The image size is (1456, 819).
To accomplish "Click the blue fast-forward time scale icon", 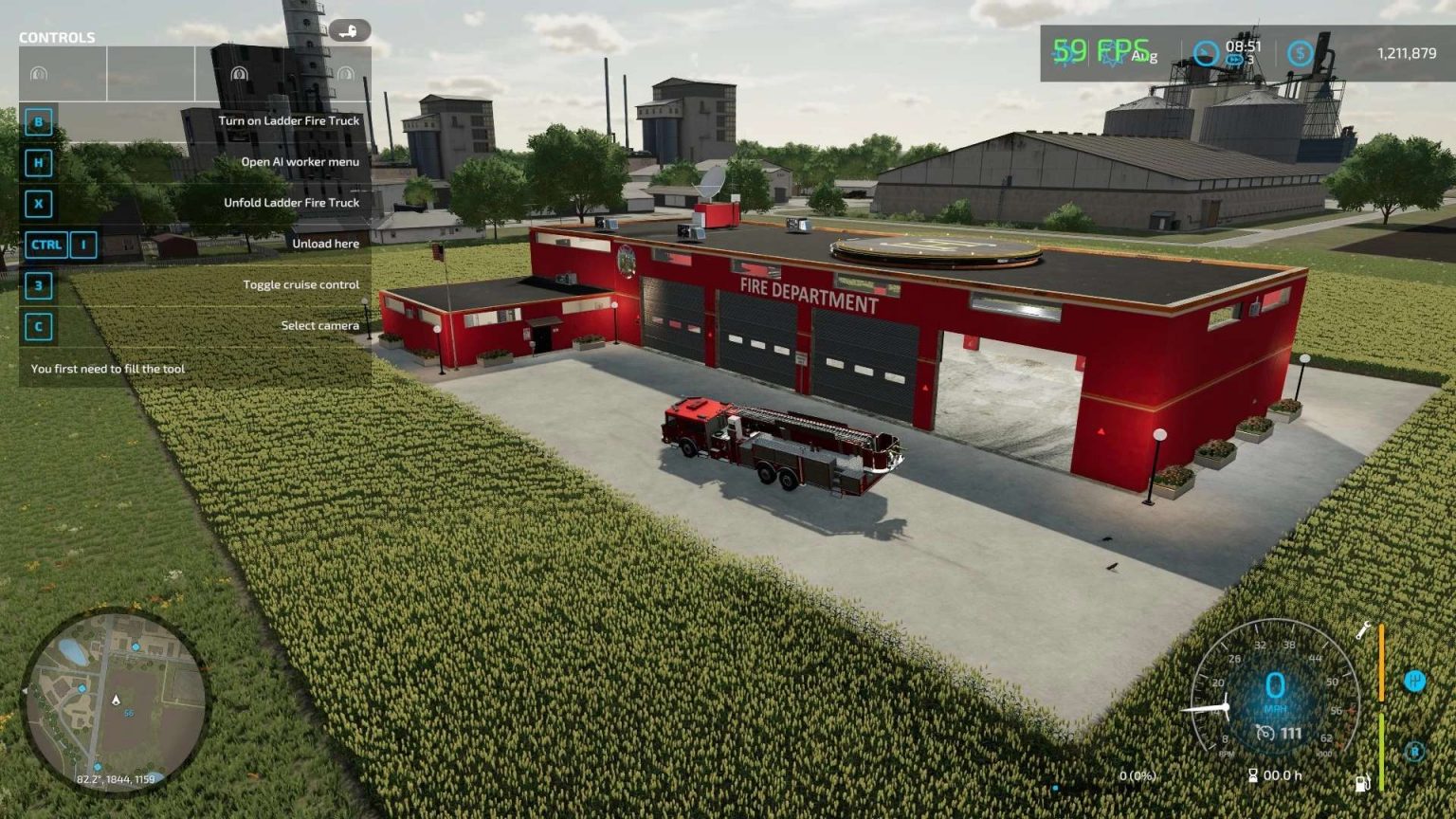I will 1235,59.
